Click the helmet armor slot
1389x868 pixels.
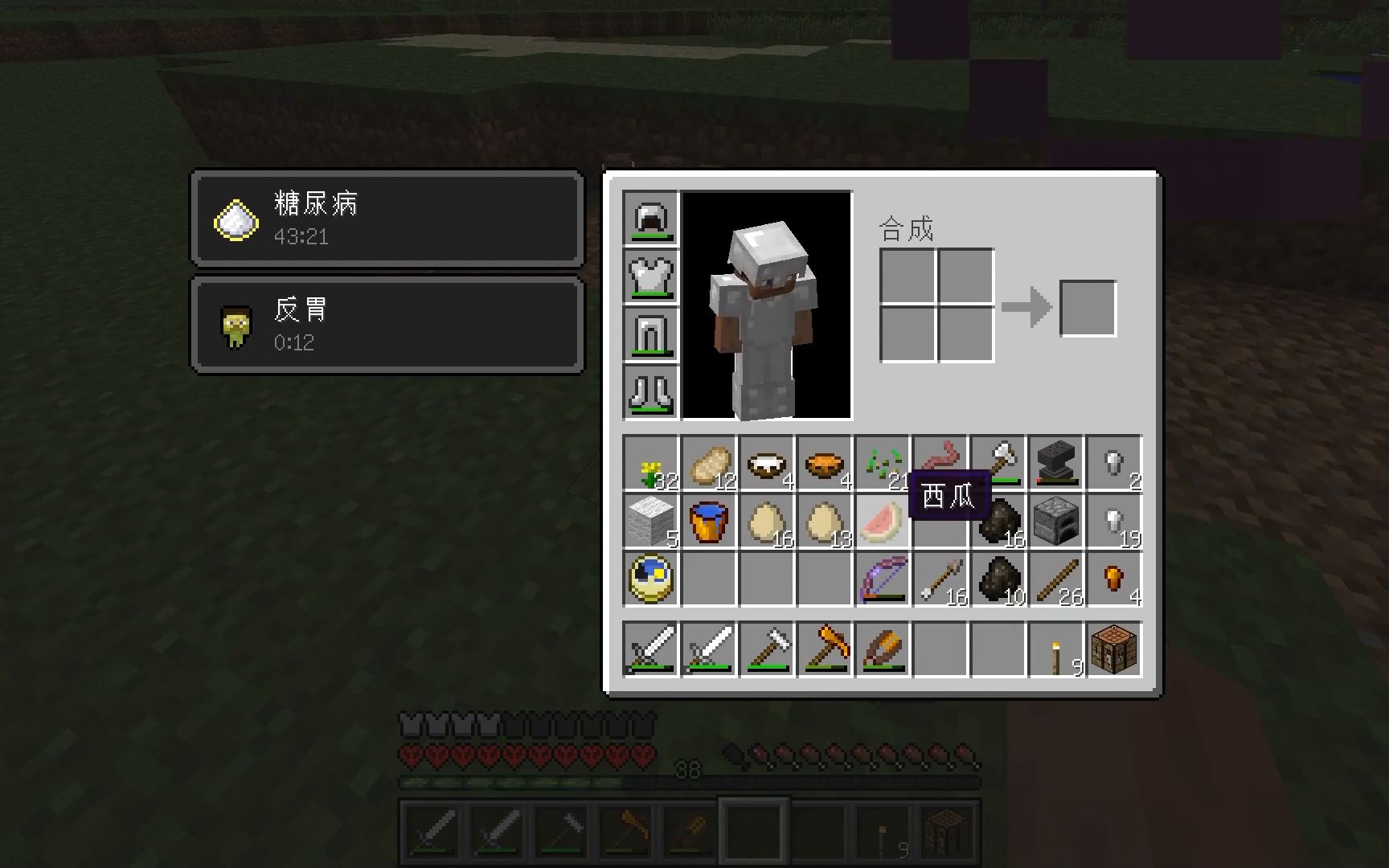coord(653,219)
